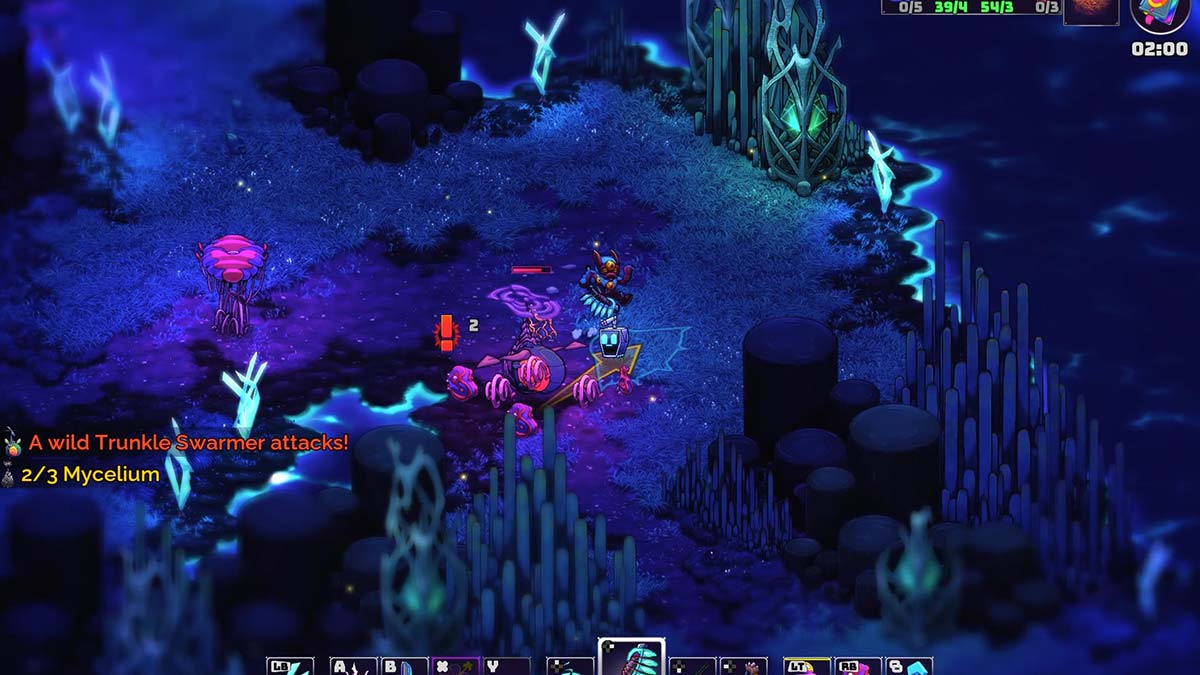
Task: Open the colorful book icon above the timer
Action: click(x=1160, y=14)
